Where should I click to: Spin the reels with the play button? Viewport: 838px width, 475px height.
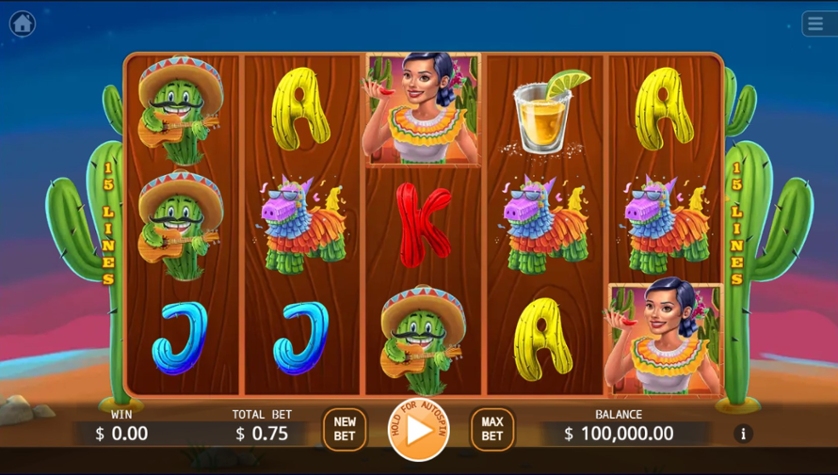pos(419,430)
